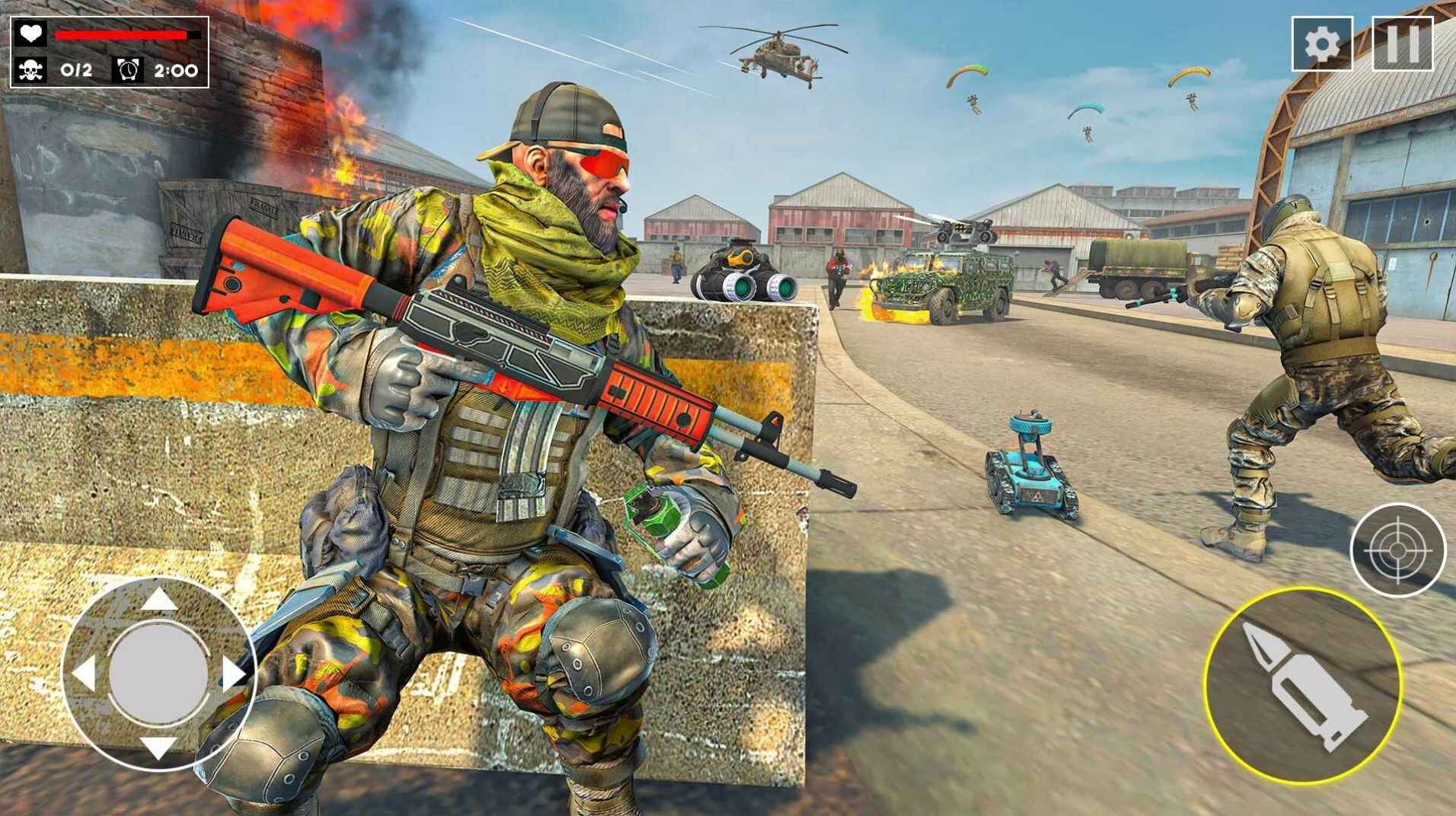Open the gear settings menu
The image size is (1456, 816).
coord(1321,44)
